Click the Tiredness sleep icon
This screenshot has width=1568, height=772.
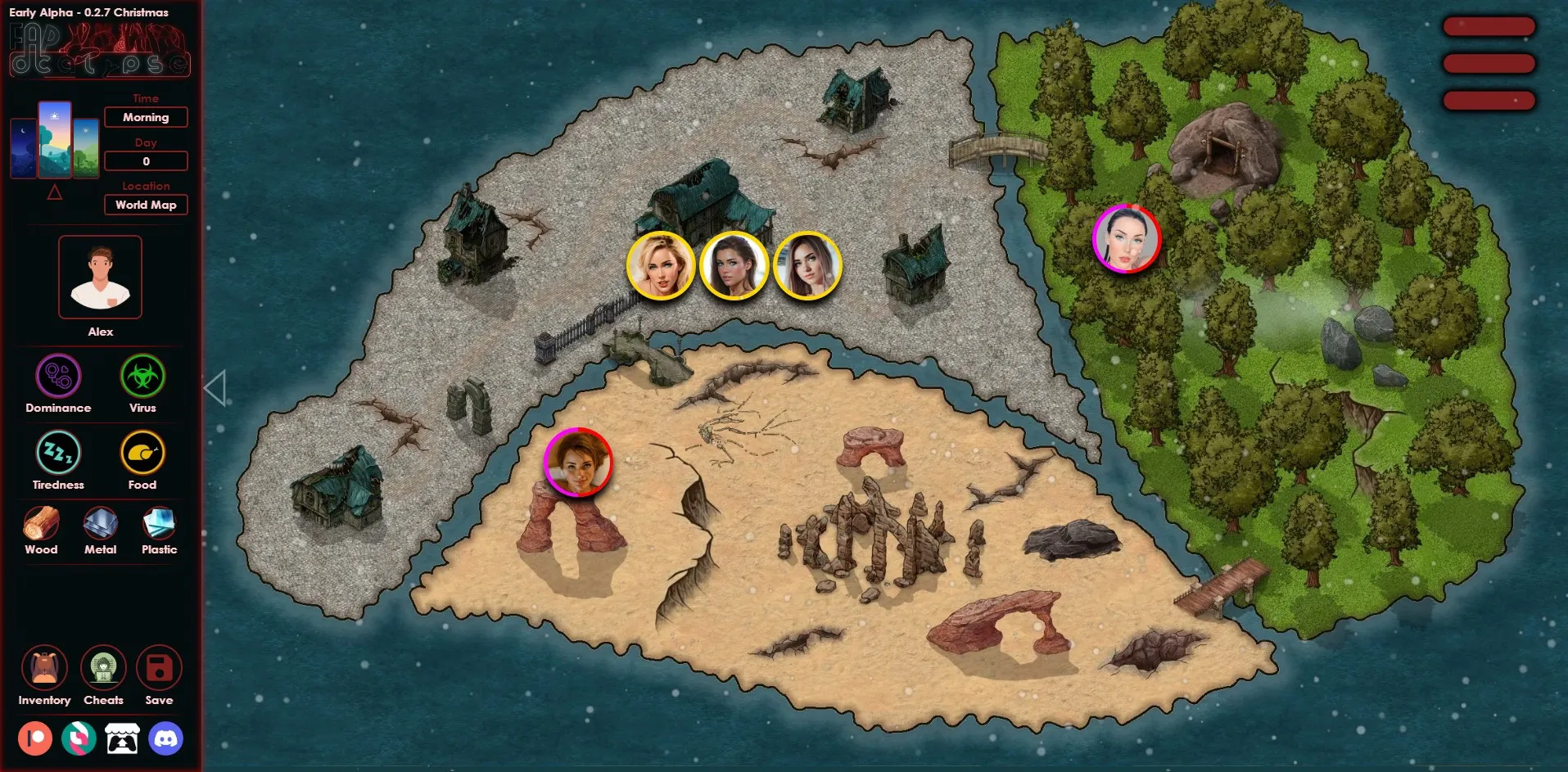[58, 453]
